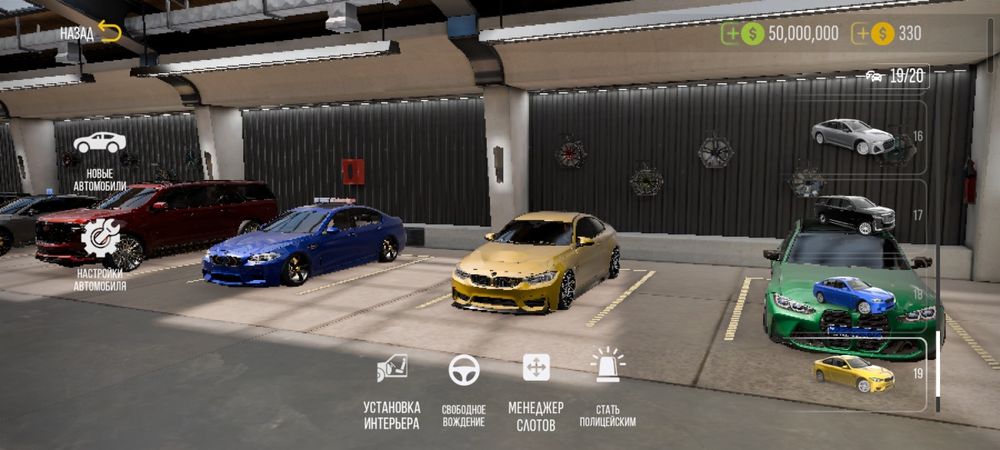
Task: Add cash with green plus button
Action: click(733, 34)
